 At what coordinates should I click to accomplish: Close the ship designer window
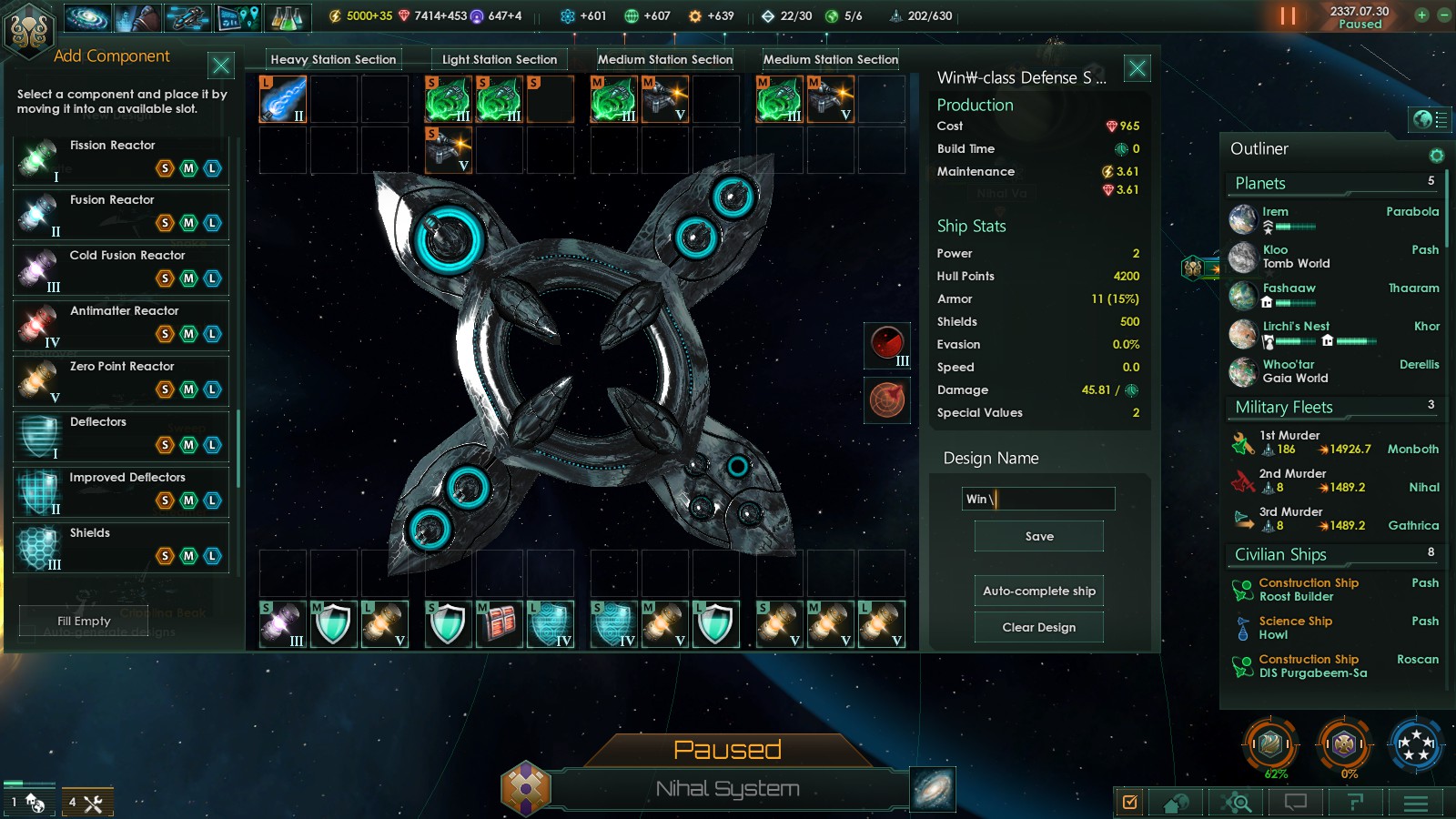[1137, 68]
